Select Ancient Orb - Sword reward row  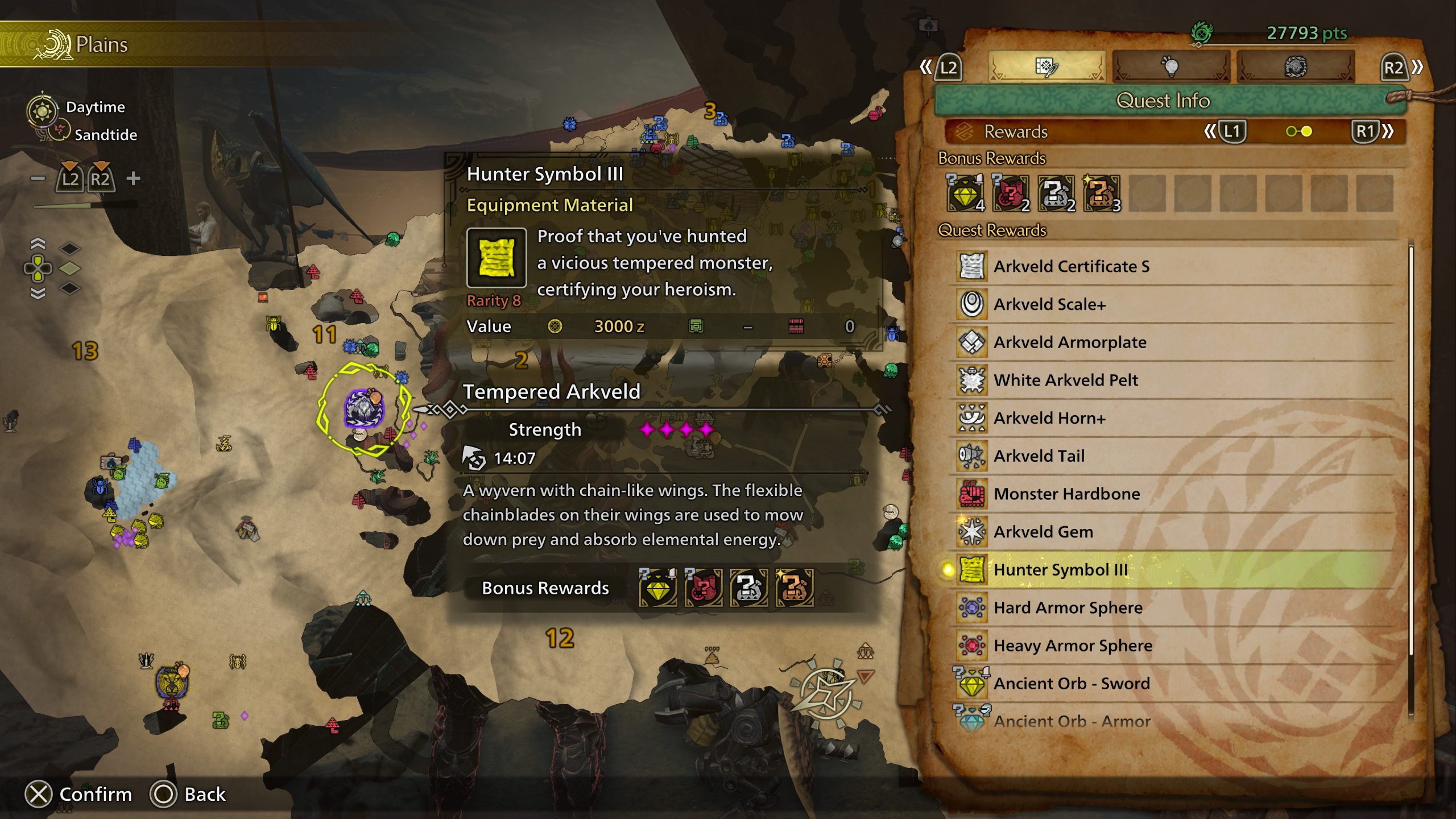click(x=1072, y=683)
